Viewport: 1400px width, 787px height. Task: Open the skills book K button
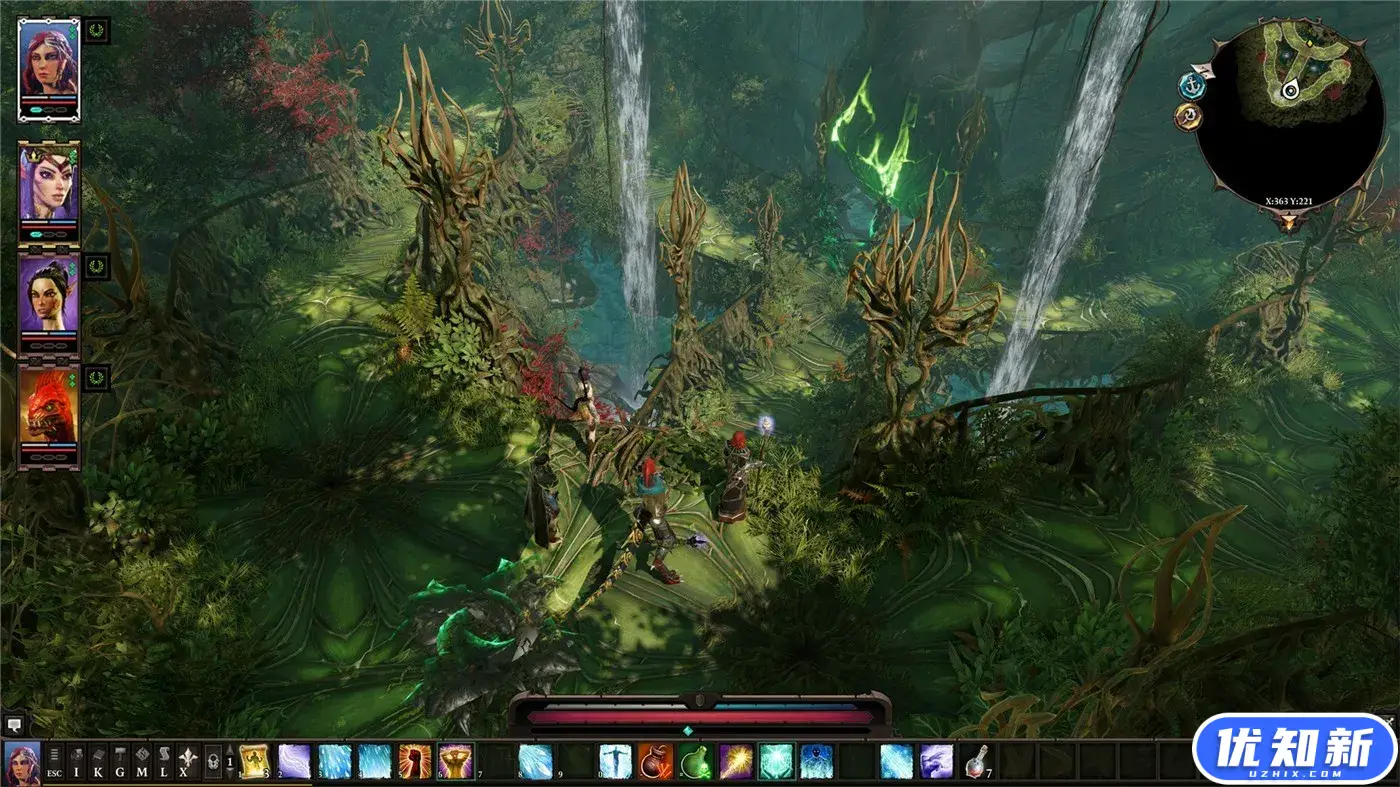pyautogui.click(x=98, y=762)
